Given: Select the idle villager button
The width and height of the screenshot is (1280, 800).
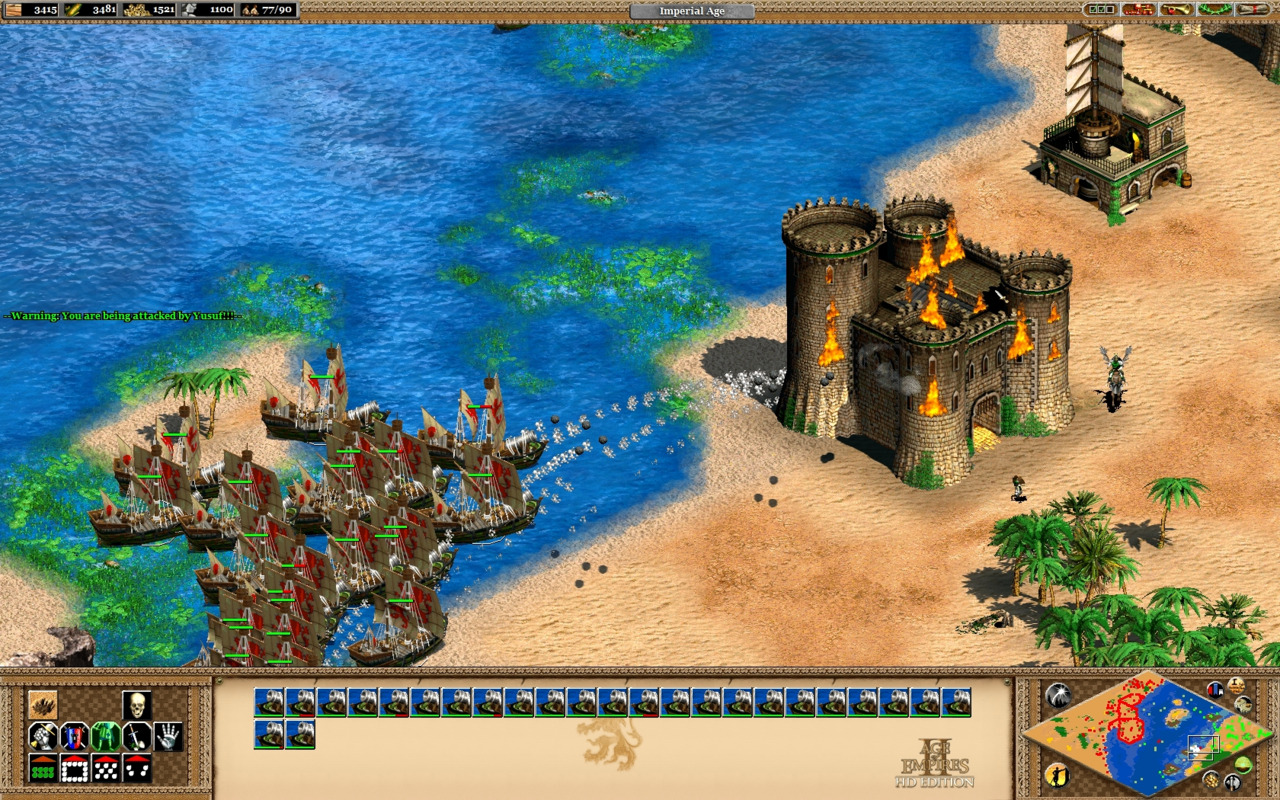Looking at the screenshot, I should tap(1057, 775).
